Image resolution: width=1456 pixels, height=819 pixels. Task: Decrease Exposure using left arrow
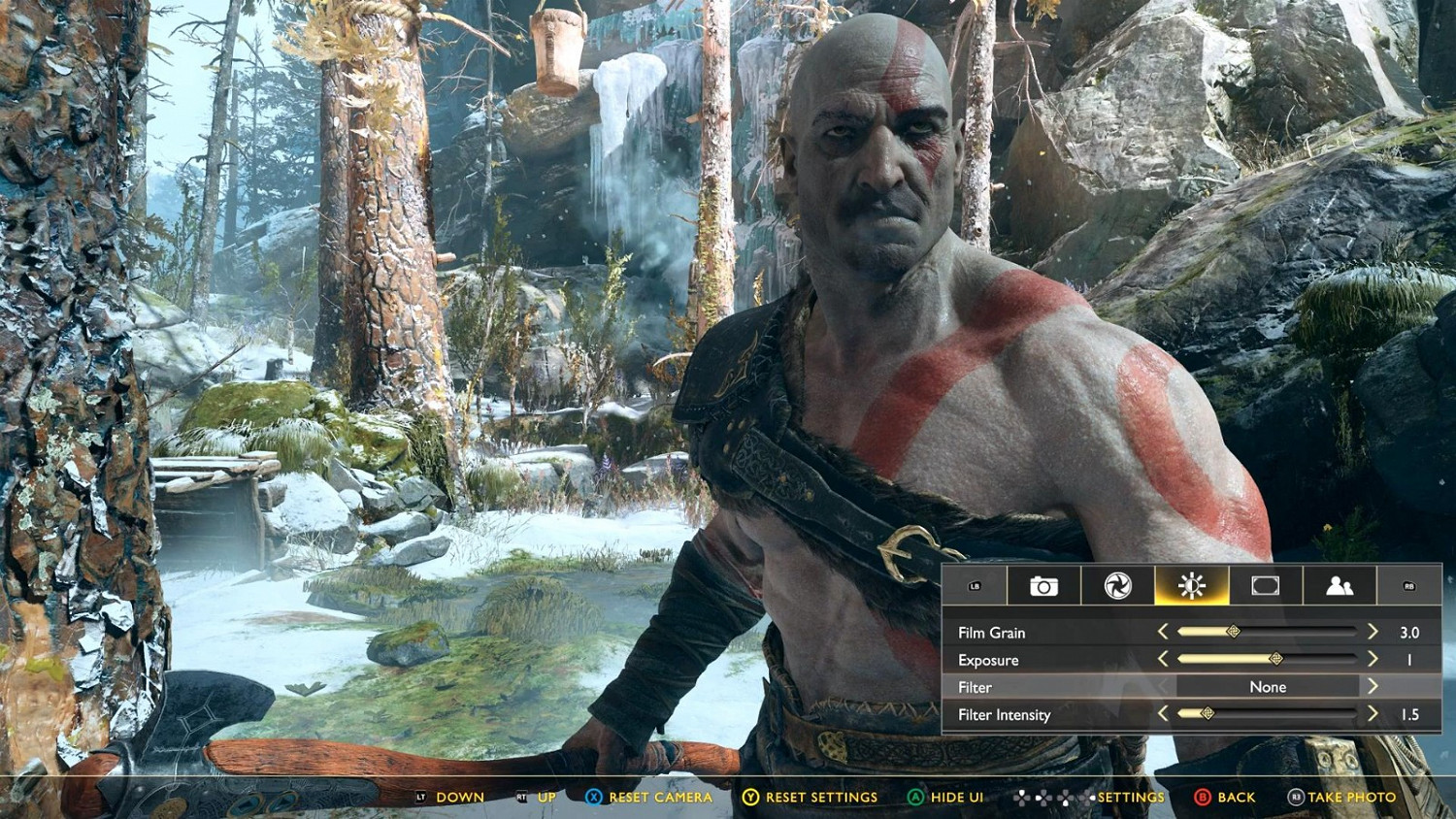coord(1162,659)
